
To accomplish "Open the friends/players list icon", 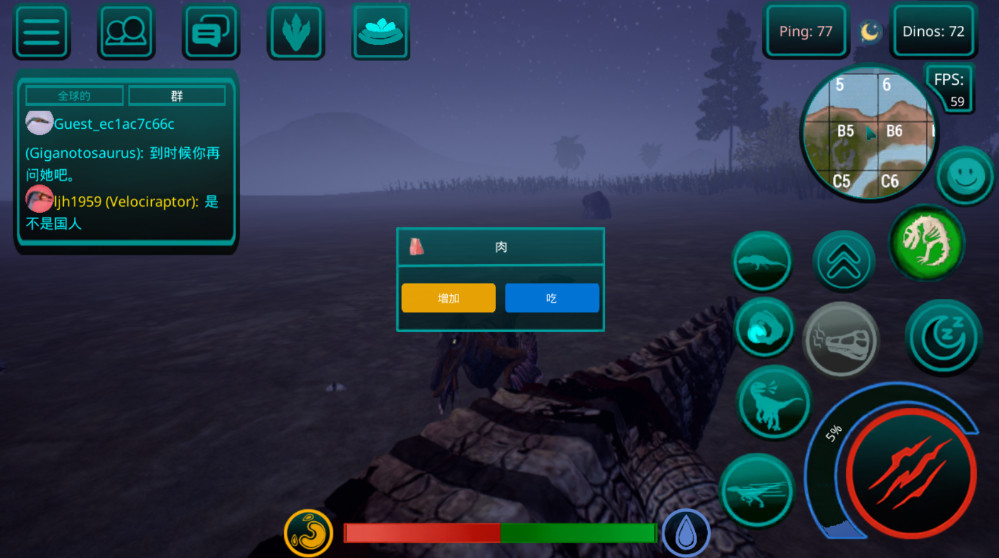I will pos(126,32).
